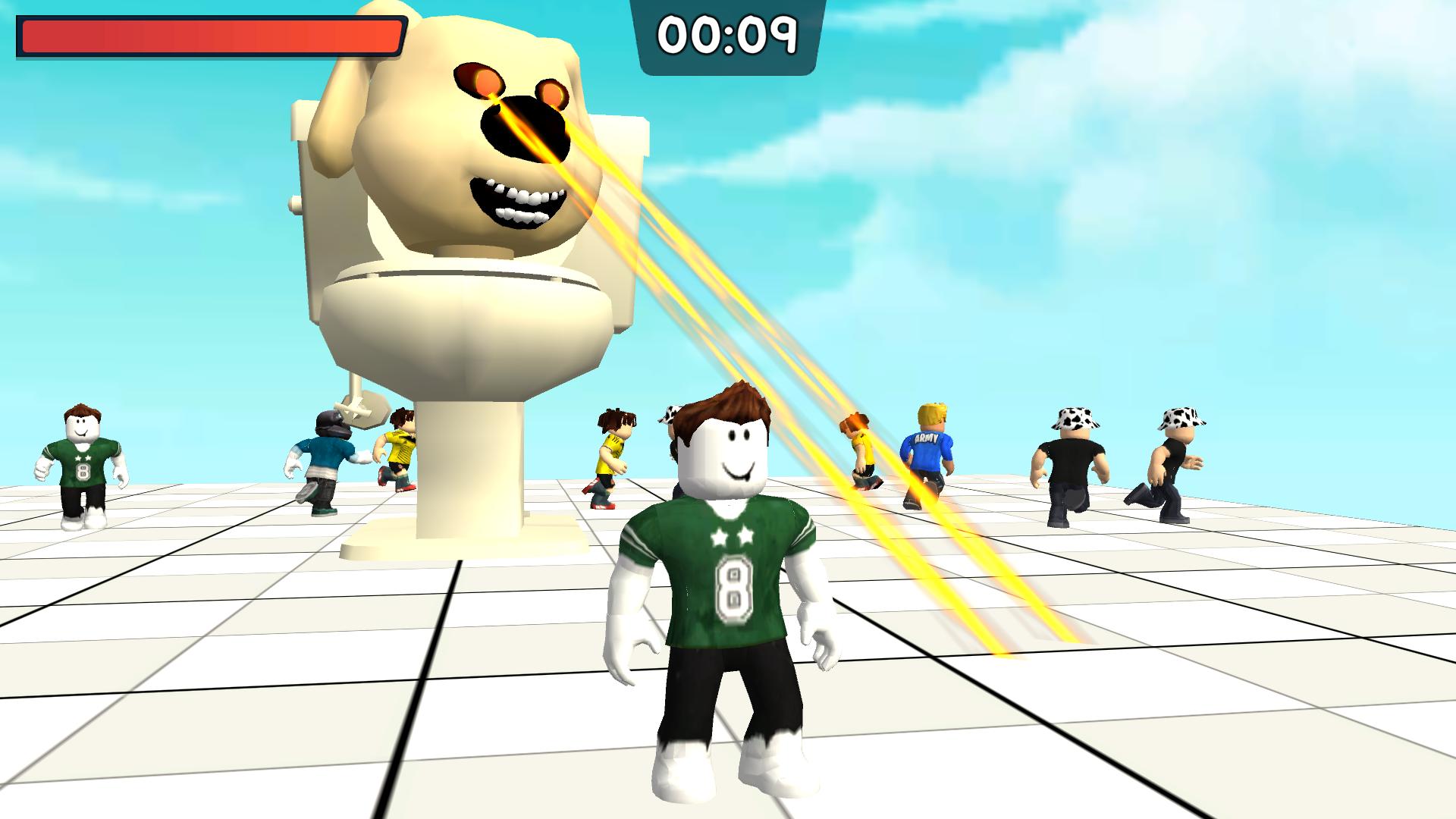Click the boss health bar
The image size is (1456, 819).
(x=209, y=34)
